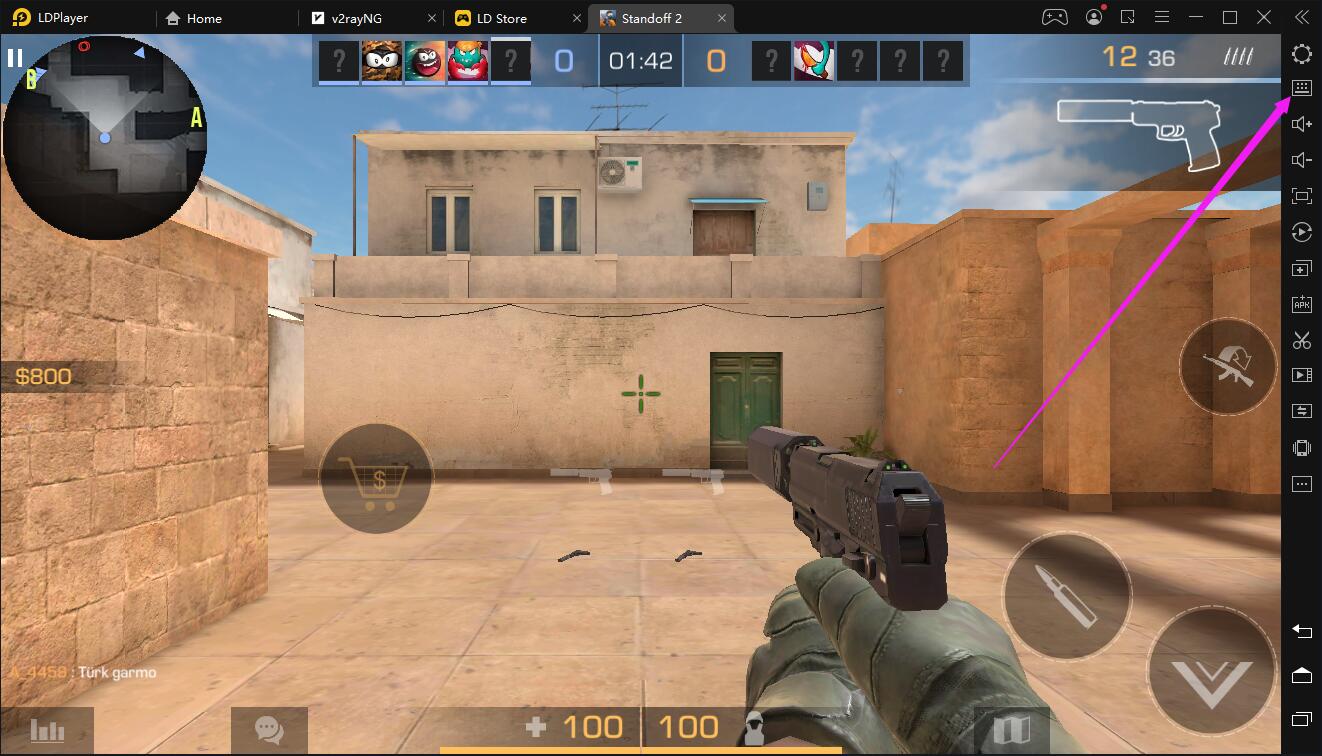Open the match scoreboard bars icon
This screenshot has height=756, width=1322.
point(46,730)
